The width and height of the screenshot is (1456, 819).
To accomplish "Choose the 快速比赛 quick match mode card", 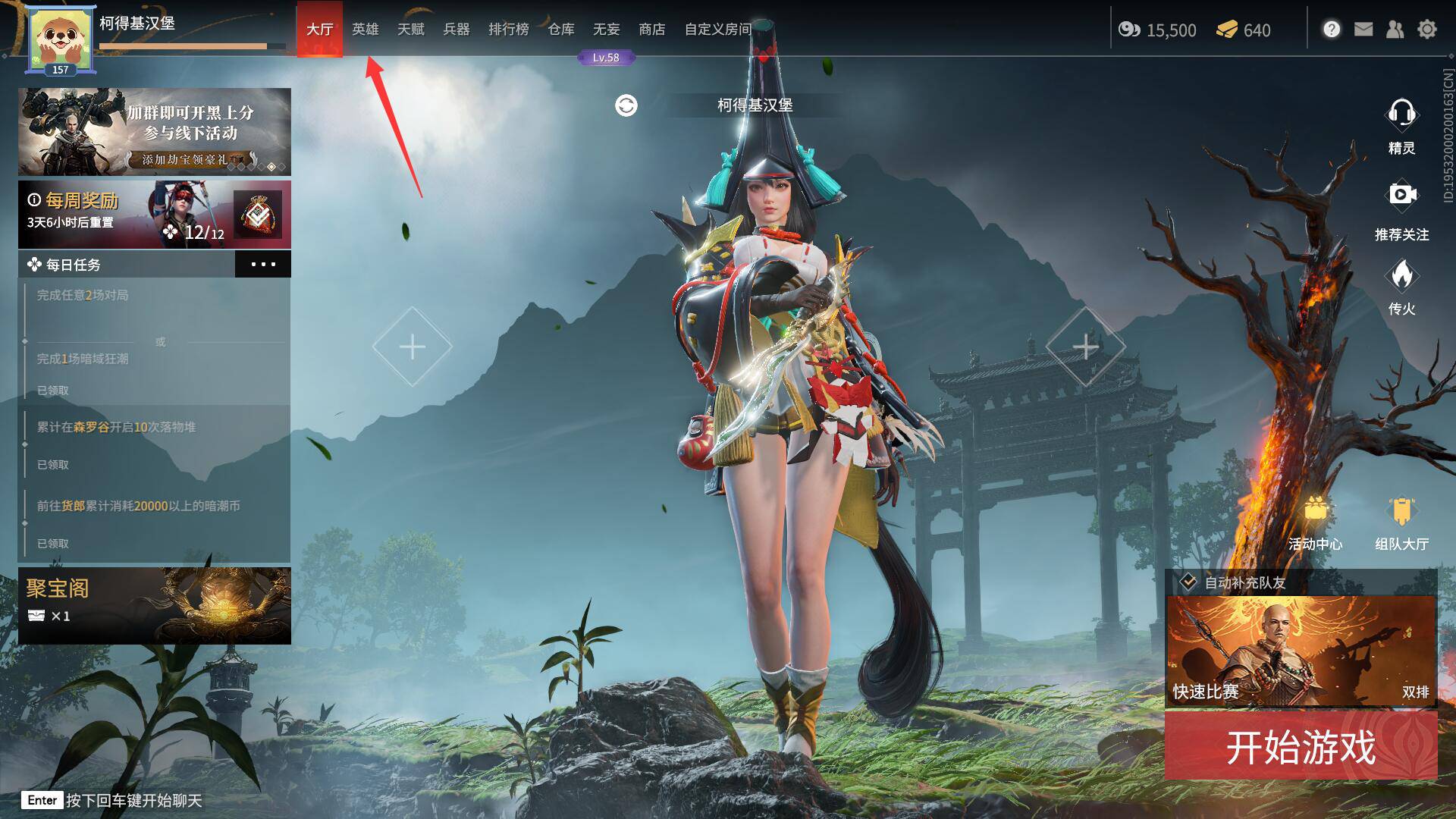I will pyautogui.click(x=1301, y=651).
